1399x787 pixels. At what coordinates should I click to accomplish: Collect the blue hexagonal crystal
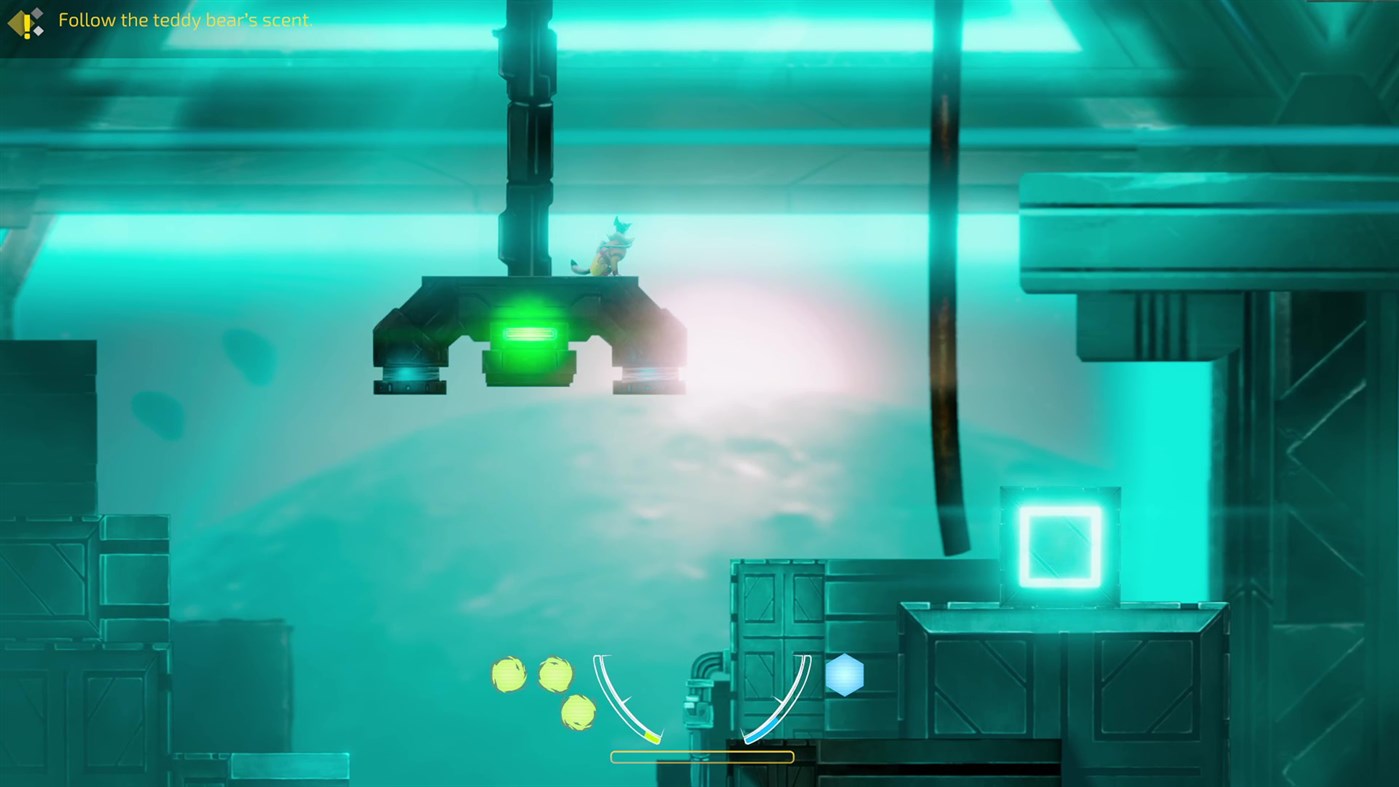(845, 676)
